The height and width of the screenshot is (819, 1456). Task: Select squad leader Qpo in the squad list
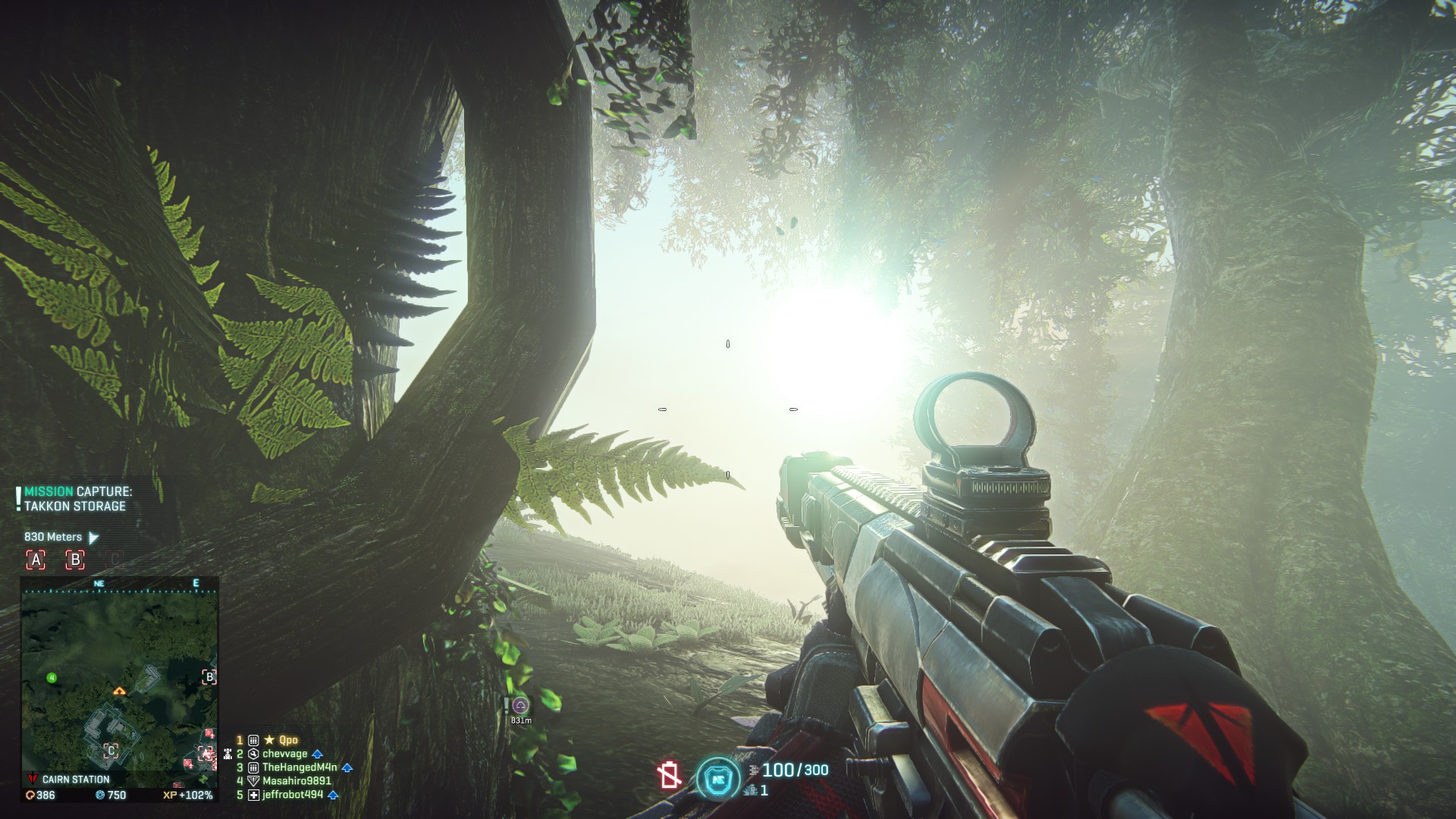[x=288, y=740]
